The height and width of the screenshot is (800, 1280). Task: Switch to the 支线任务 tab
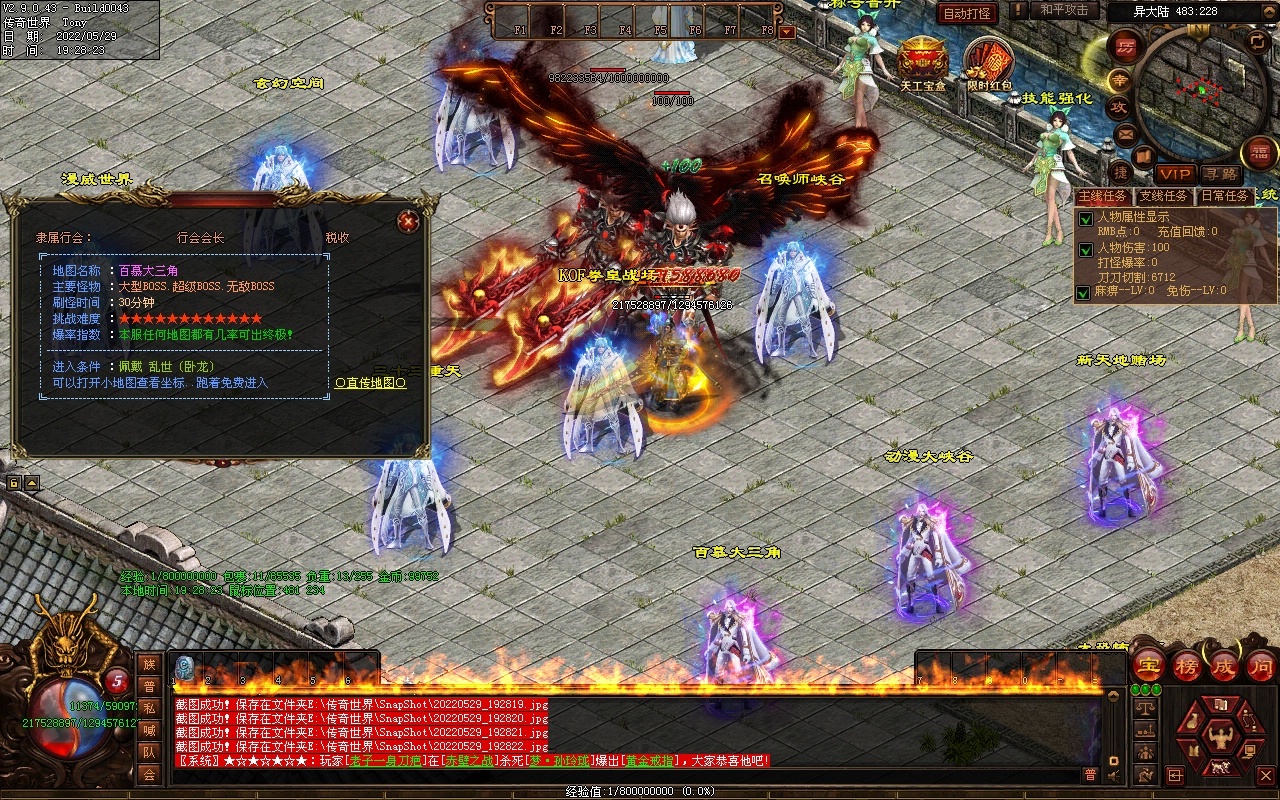pyautogui.click(x=1164, y=196)
